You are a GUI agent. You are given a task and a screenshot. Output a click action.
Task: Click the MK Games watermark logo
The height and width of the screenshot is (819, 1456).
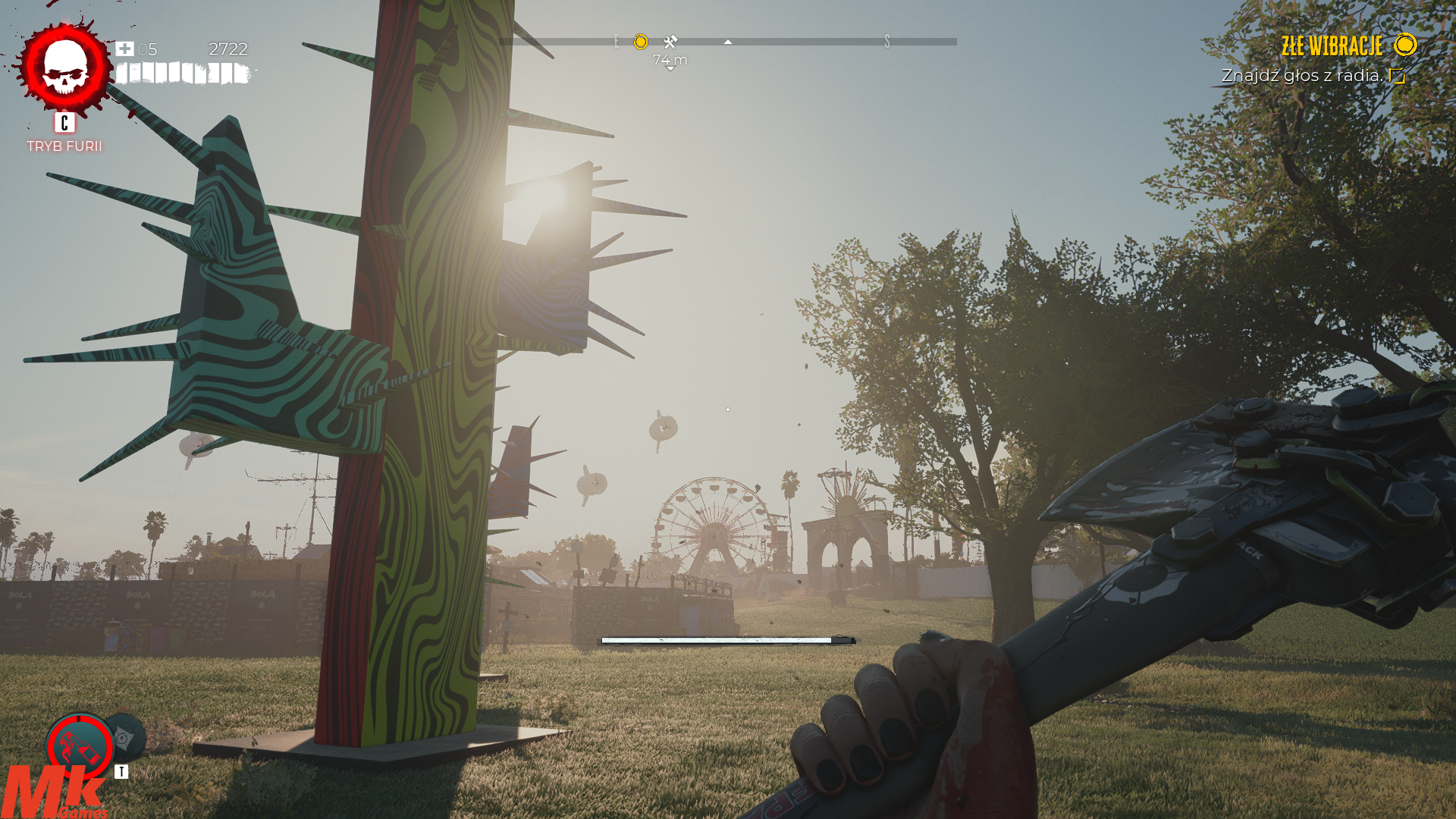53,793
